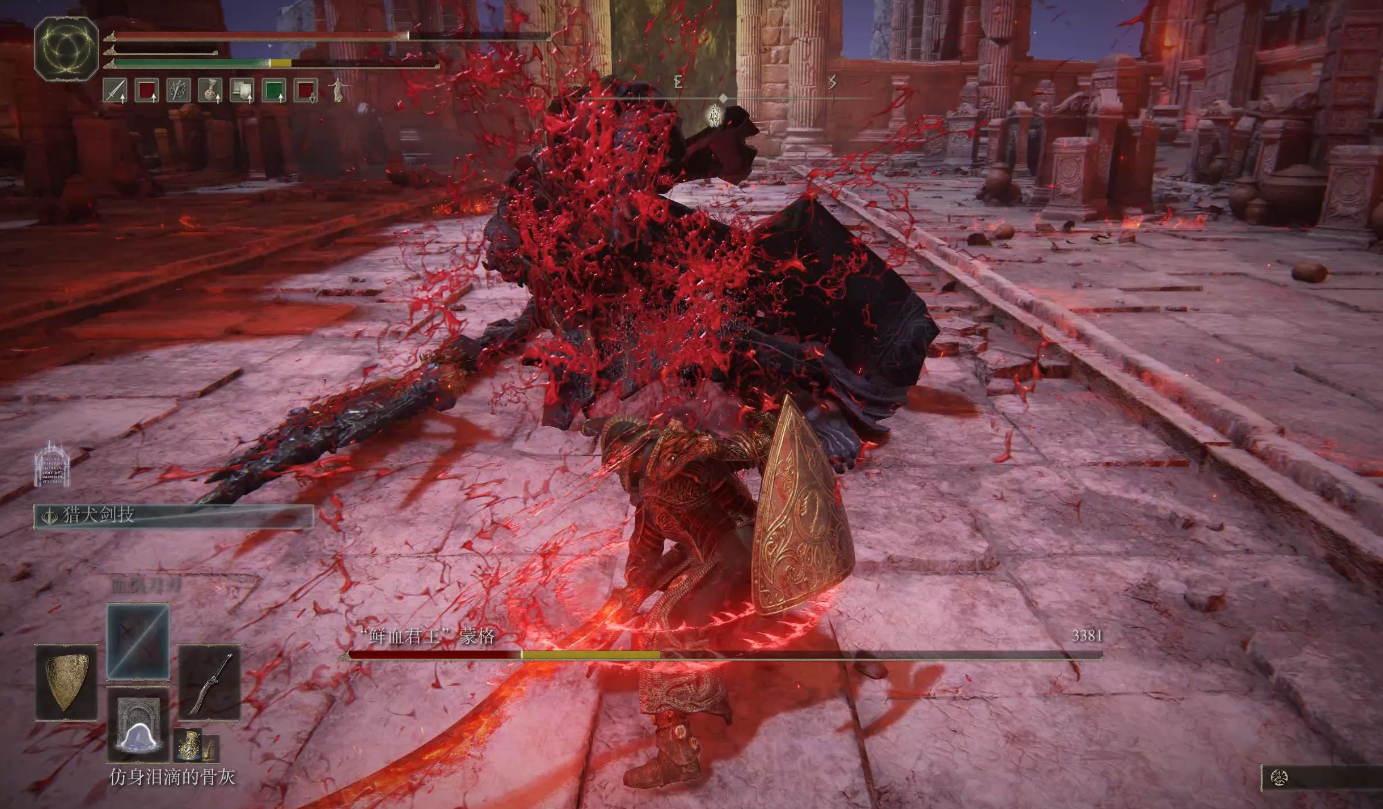
Task: Inspect the pale statue figure status icon
Action: tap(338, 91)
